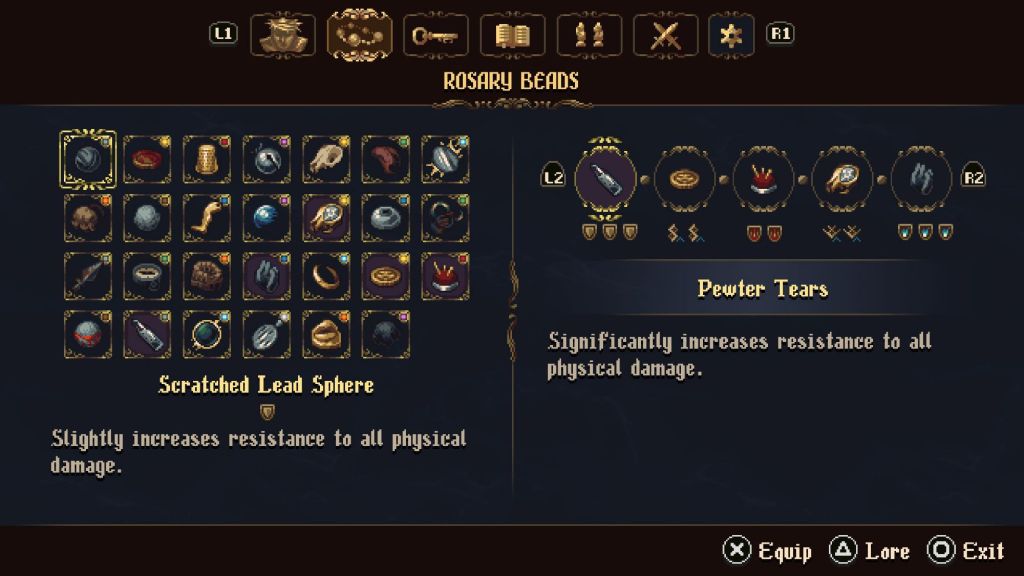Select the equipped red pincushion rosary slot
Screen dimensions: 1024x576
point(763,178)
